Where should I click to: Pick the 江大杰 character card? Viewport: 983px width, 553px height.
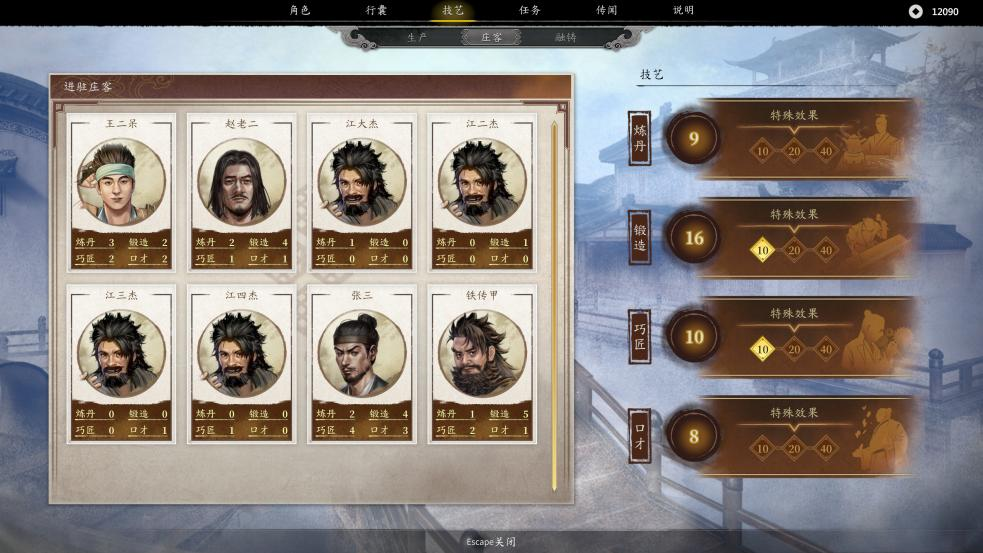pos(362,192)
